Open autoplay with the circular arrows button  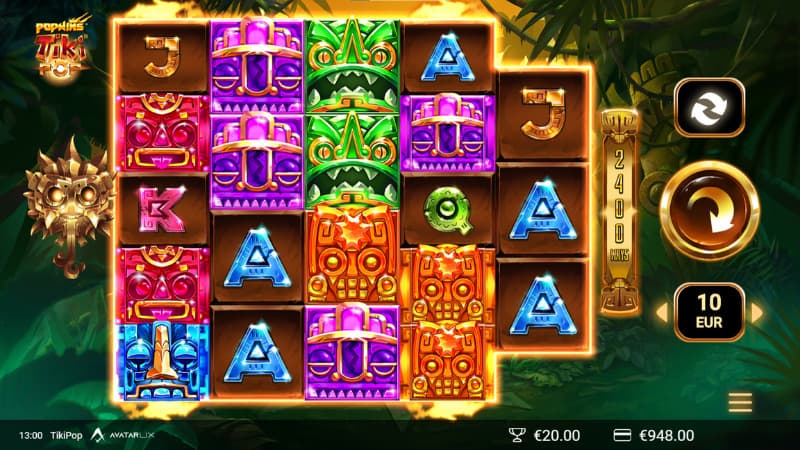[x=708, y=107]
